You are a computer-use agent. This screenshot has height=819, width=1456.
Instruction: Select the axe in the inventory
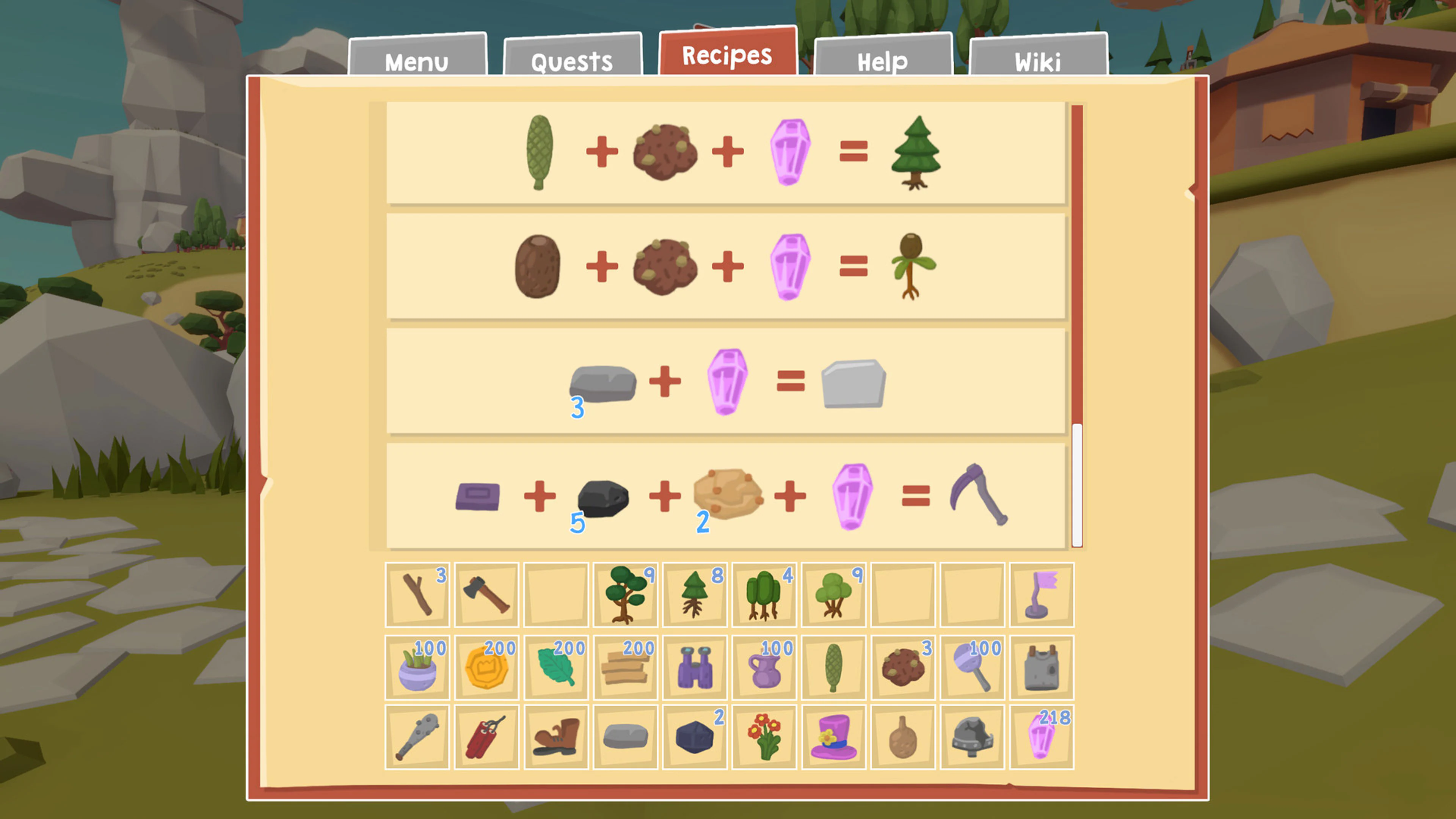point(486,595)
